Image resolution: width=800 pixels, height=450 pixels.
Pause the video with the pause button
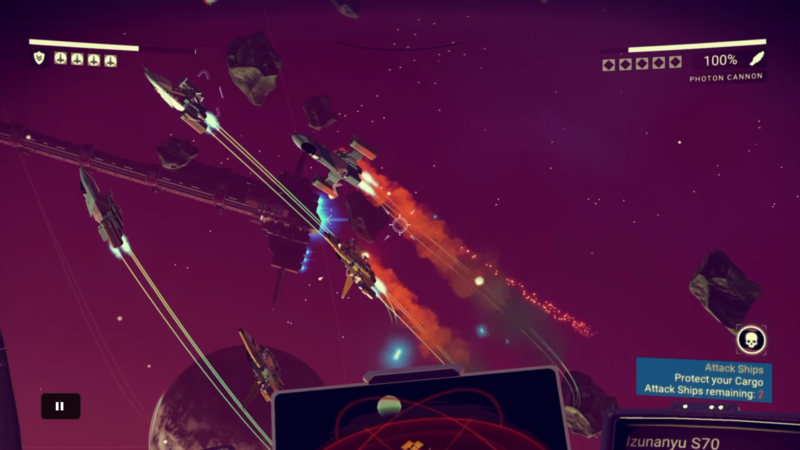pos(60,406)
